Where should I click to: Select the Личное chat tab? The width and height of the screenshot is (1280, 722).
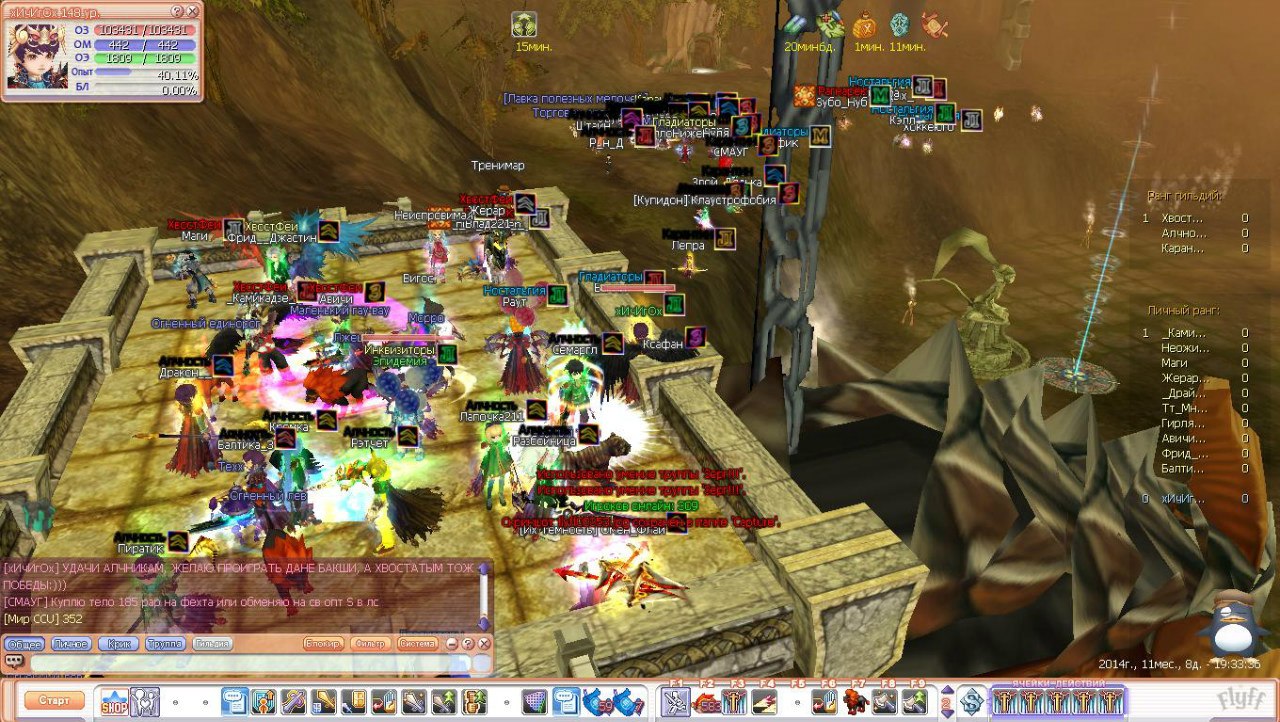[x=71, y=644]
